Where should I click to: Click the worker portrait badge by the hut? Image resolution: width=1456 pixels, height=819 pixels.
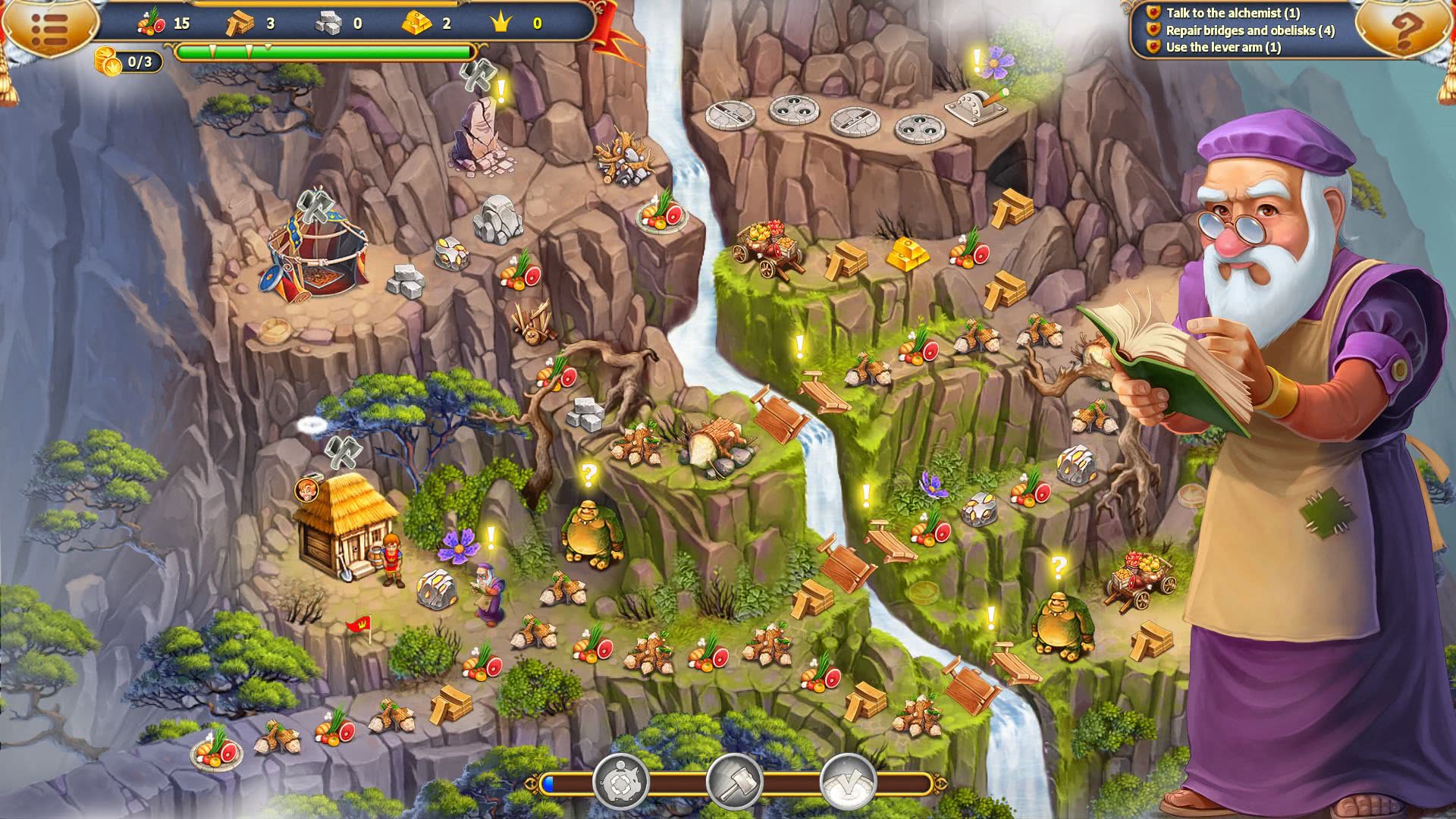(306, 489)
